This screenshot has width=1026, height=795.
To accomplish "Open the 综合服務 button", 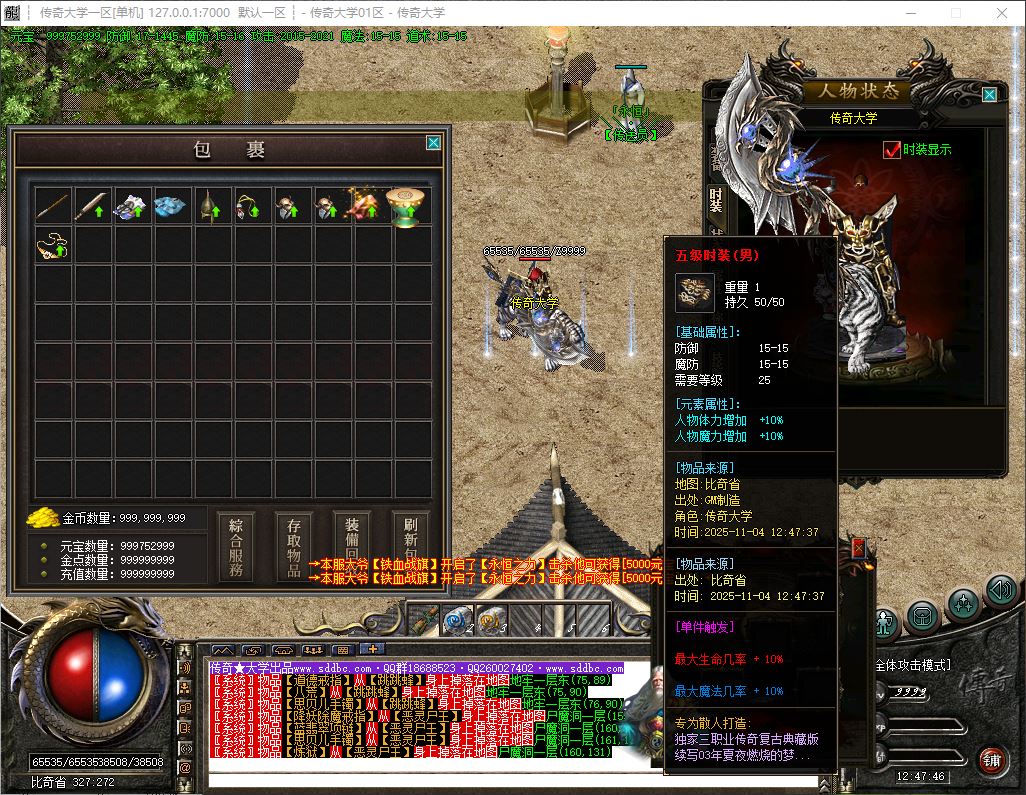I will 236,546.
